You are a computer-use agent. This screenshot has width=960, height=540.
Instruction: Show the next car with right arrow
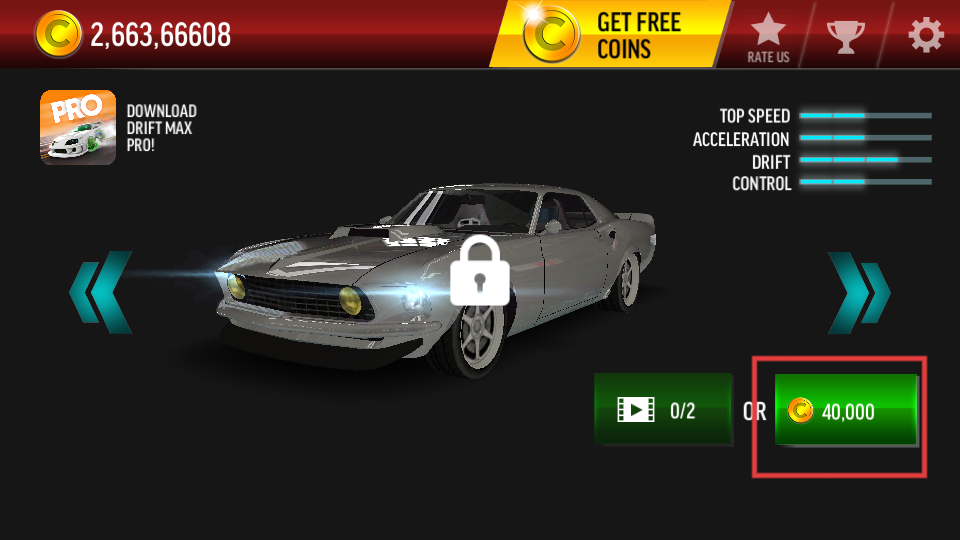point(858,292)
